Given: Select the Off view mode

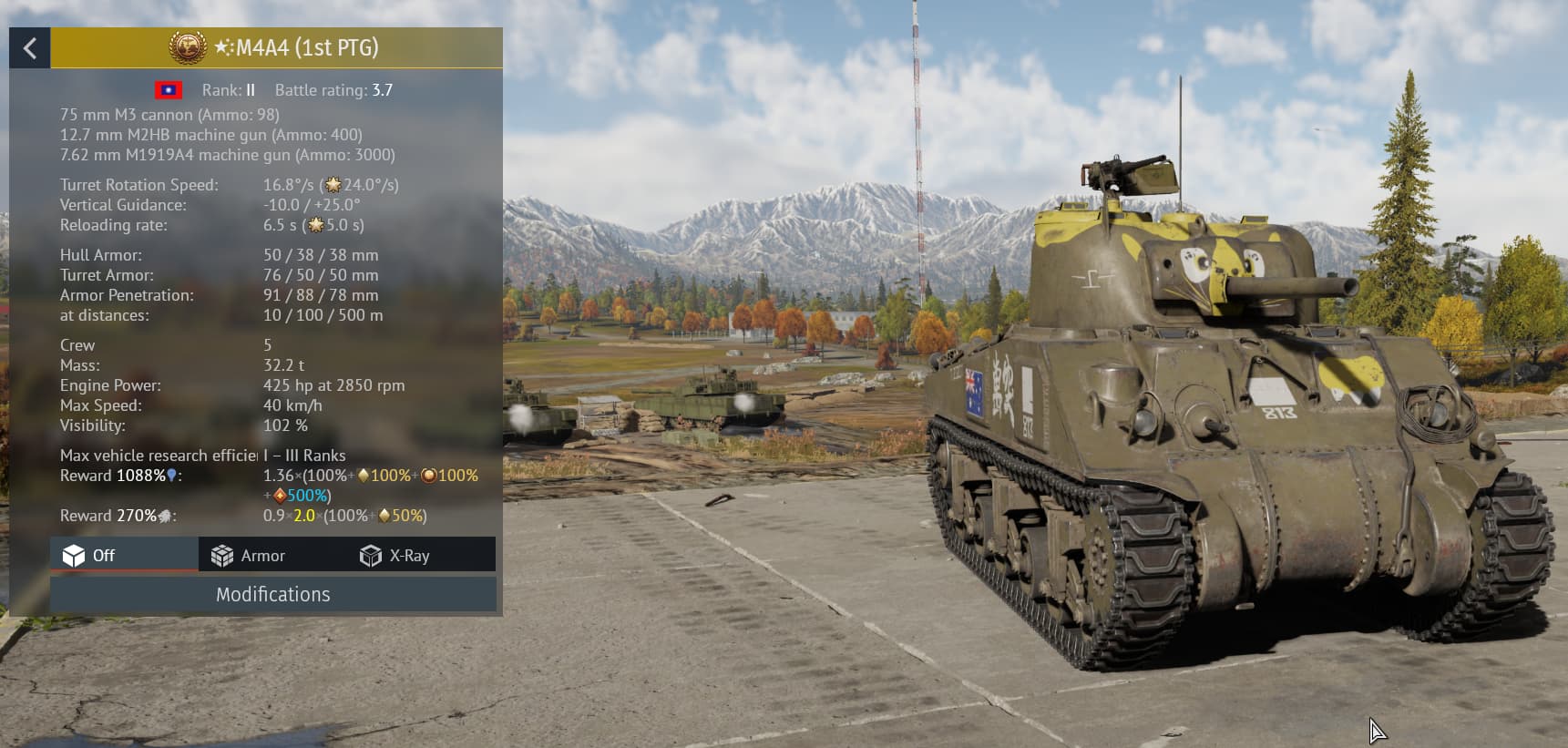Looking at the screenshot, I should (x=89, y=556).
